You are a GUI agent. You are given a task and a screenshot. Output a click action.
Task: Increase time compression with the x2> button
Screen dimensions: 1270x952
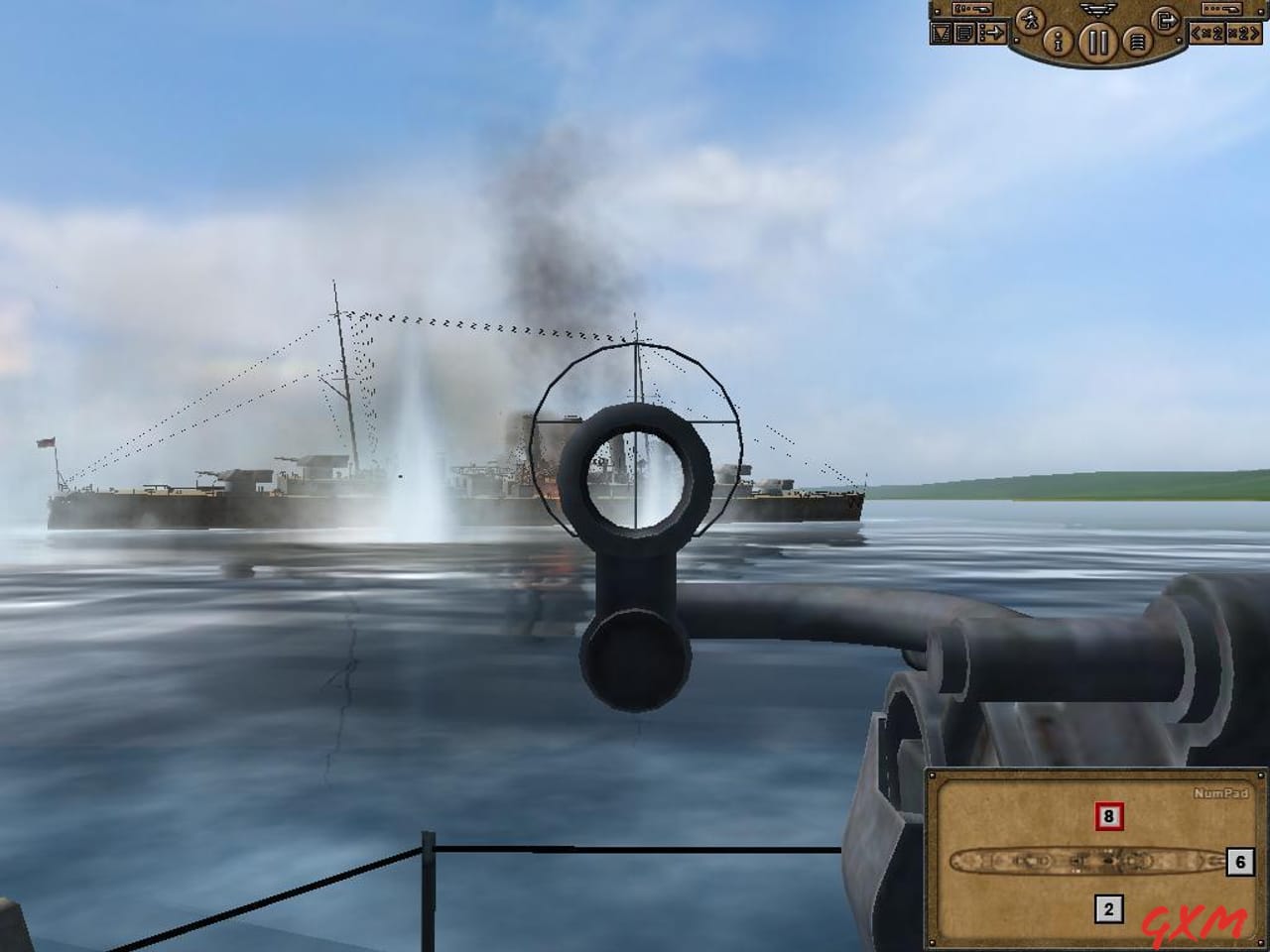point(1243,34)
